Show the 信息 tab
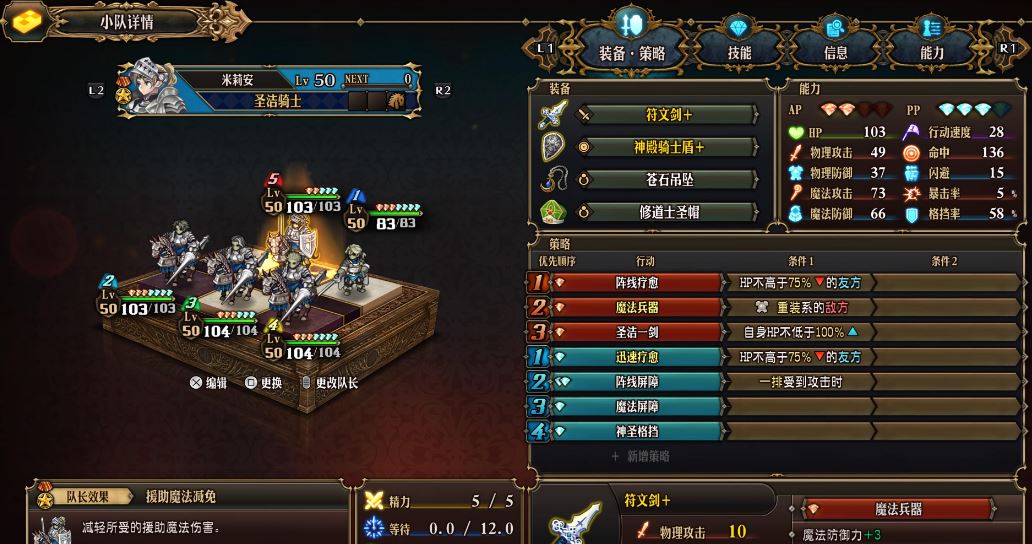This screenshot has height=544, width=1032. pos(835,52)
